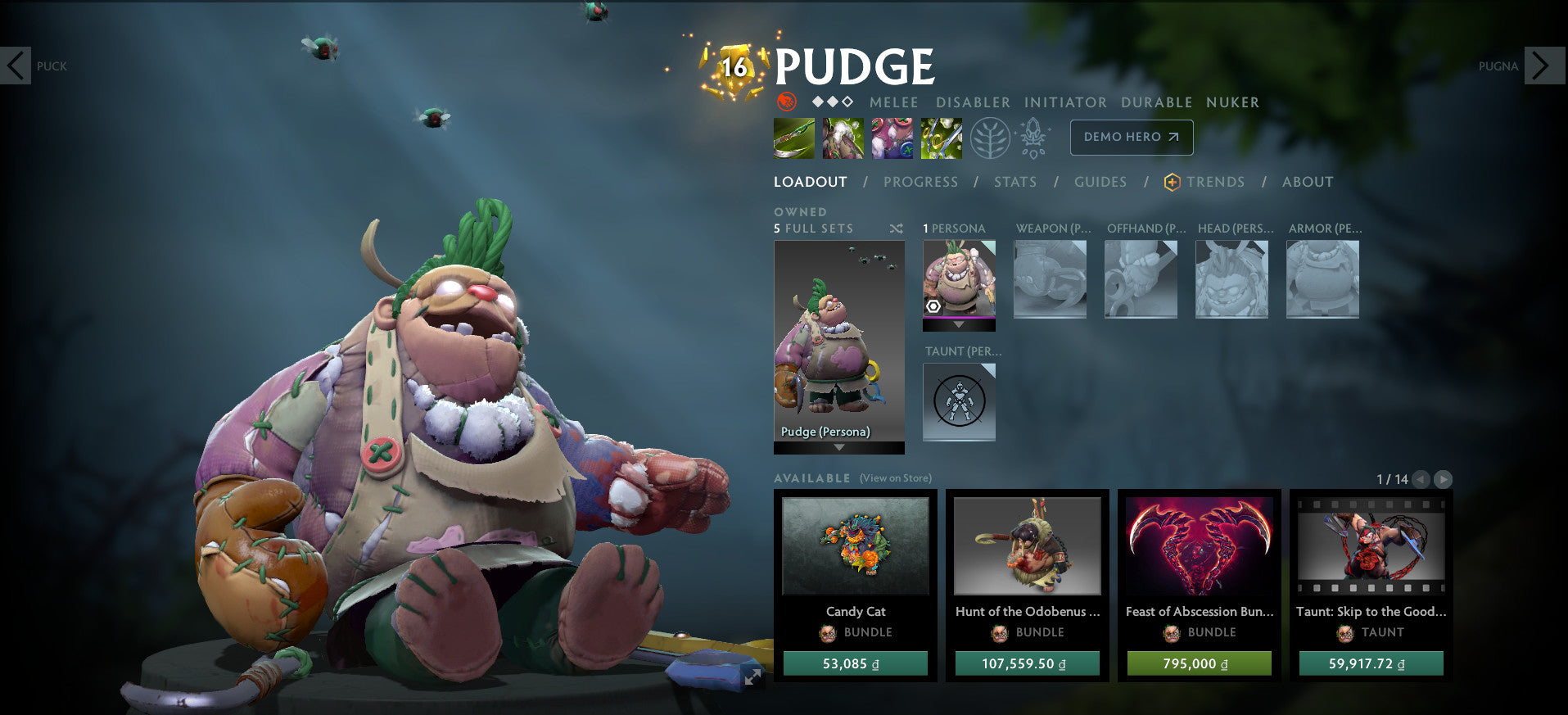Select the Feast of Abscession bundle thumbnail
The height and width of the screenshot is (715, 1568).
pyautogui.click(x=1198, y=546)
